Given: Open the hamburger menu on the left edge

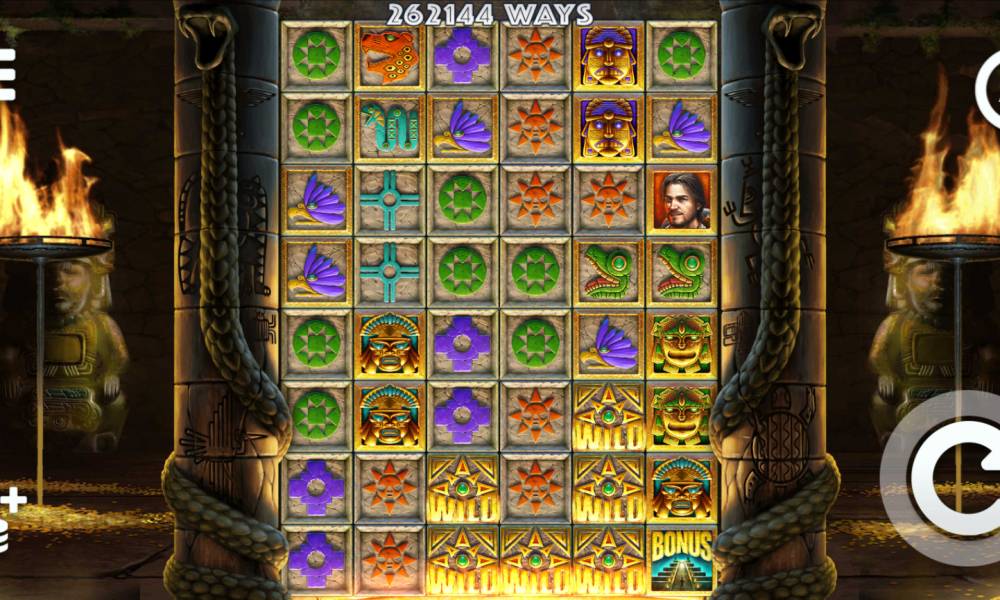Looking at the screenshot, I should click(6, 74).
